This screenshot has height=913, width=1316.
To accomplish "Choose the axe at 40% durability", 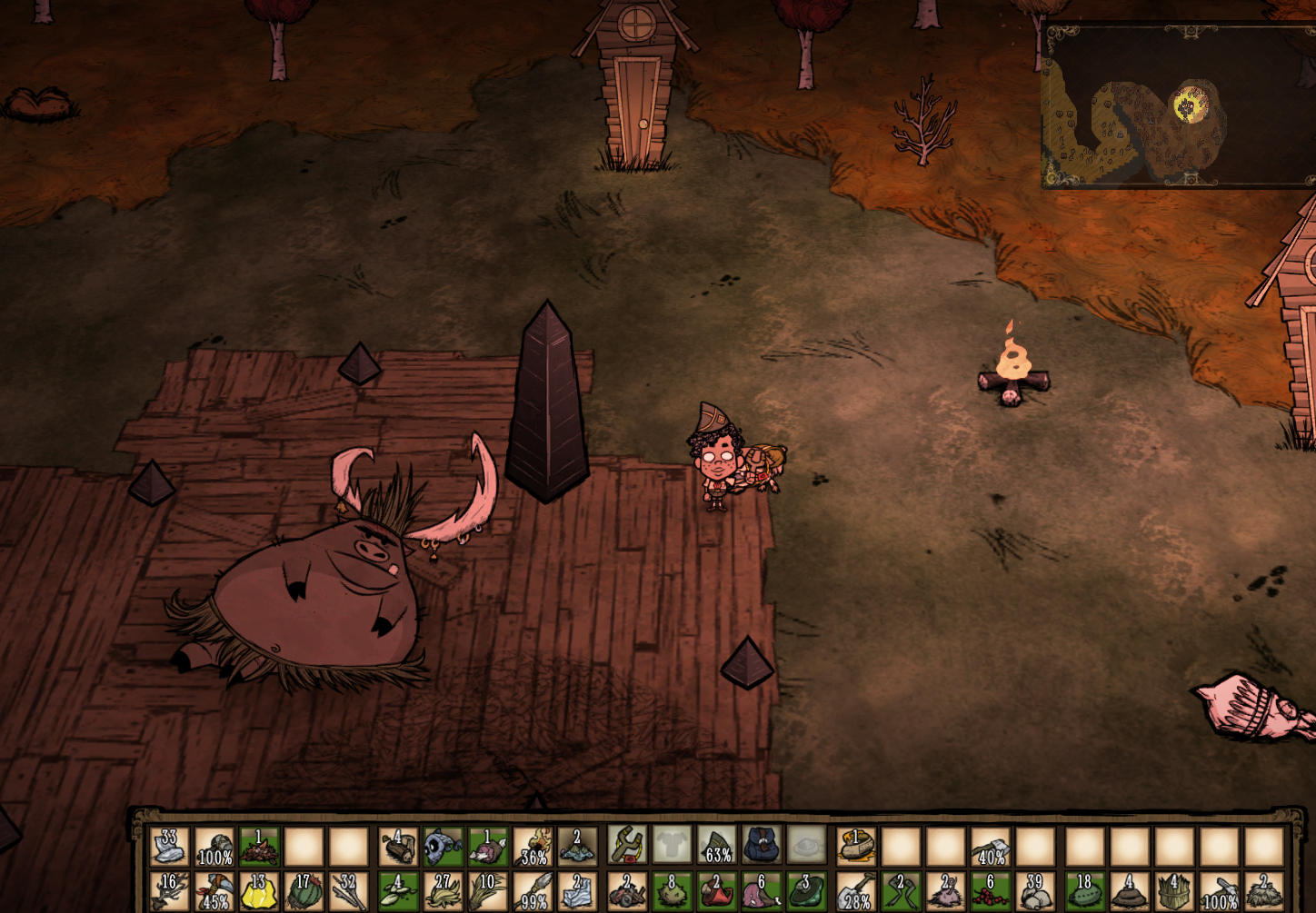I will pyautogui.click(x=991, y=845).
